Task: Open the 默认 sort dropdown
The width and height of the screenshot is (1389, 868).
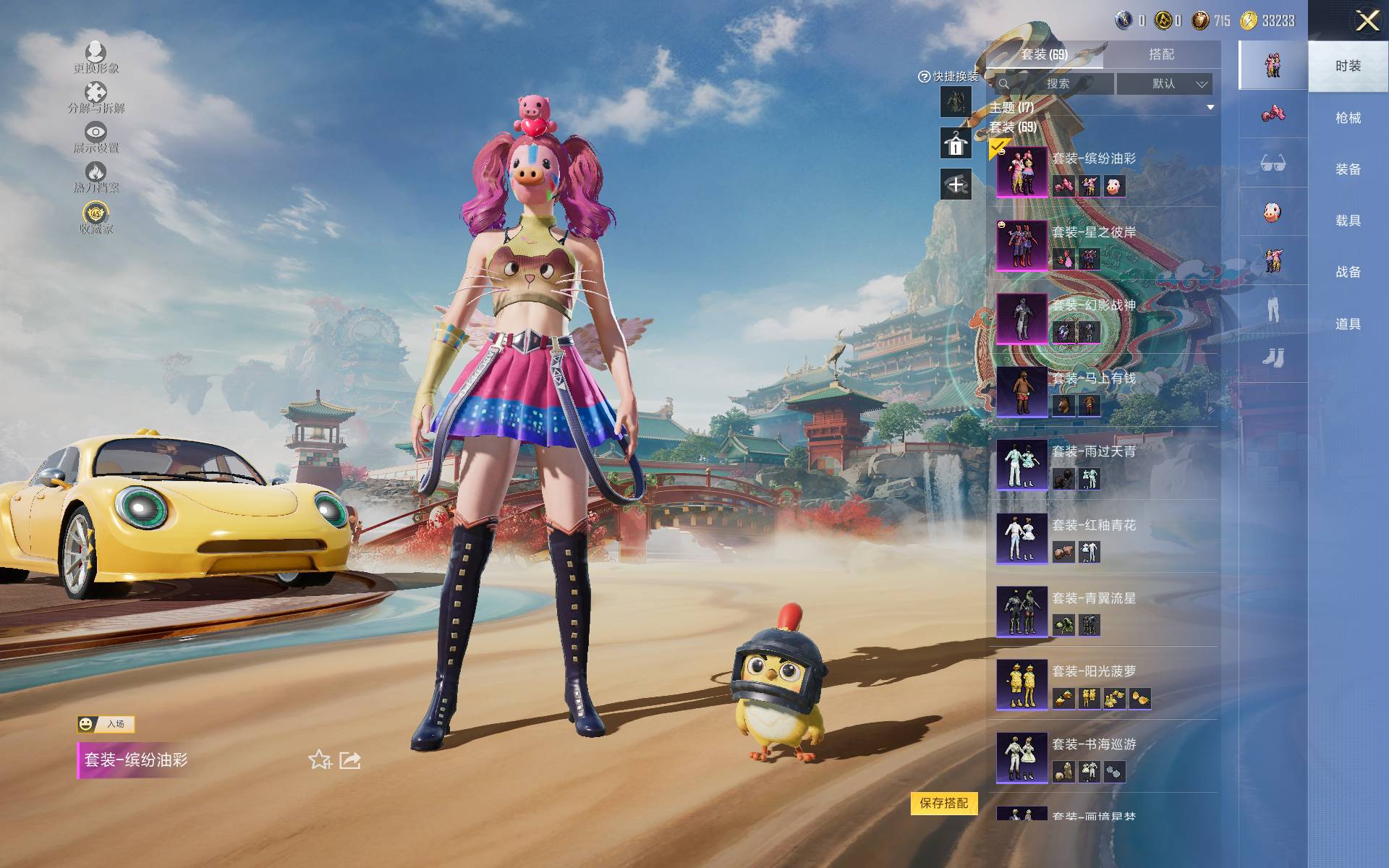Action: click(x=1164, y=84)
